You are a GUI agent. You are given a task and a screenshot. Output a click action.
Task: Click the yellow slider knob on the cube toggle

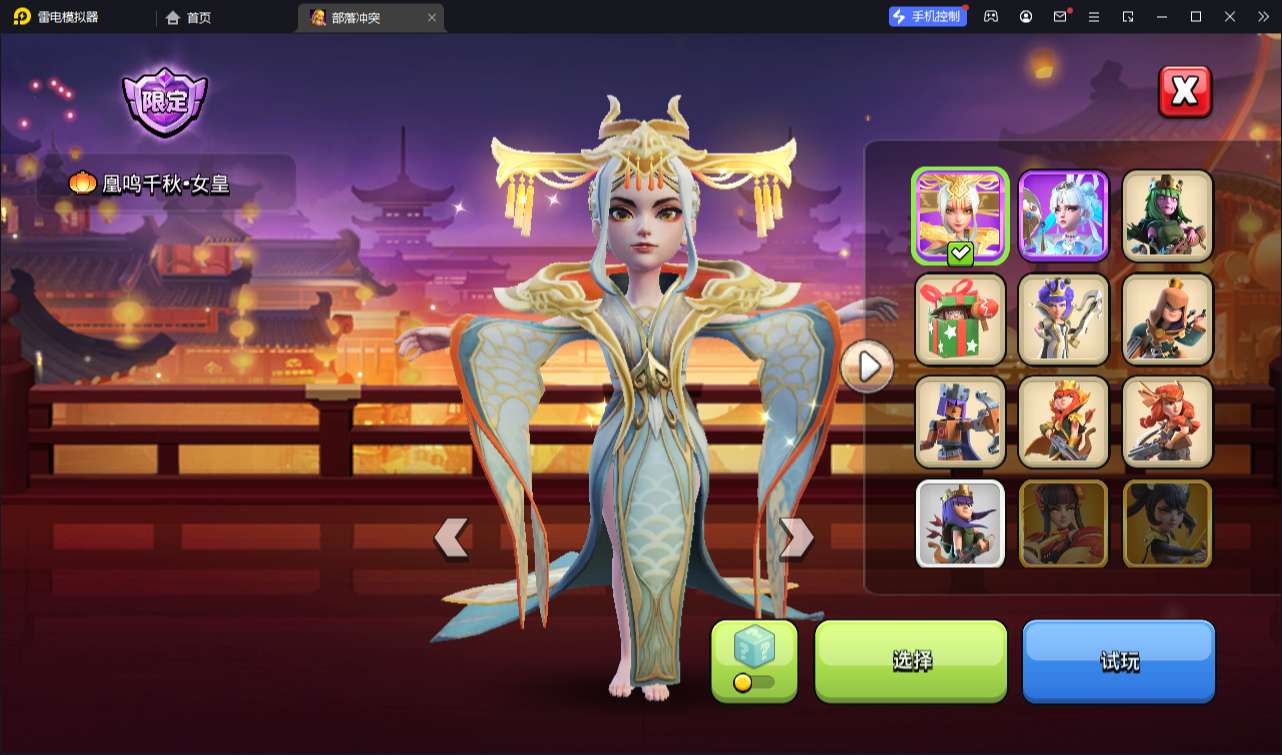(741, 681)
